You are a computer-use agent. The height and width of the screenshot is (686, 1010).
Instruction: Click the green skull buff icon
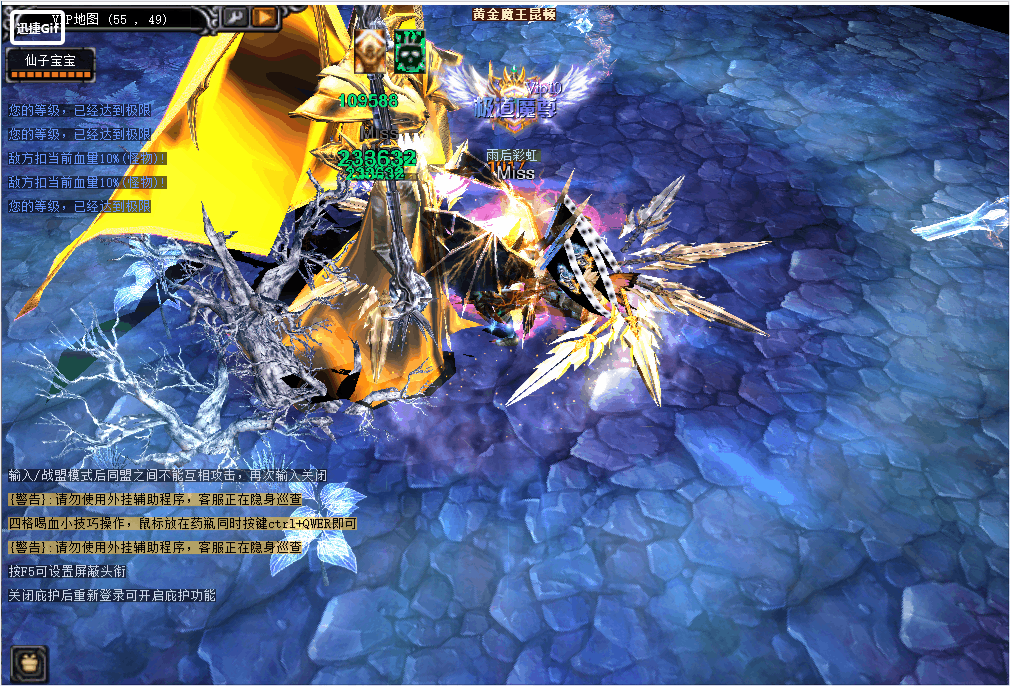[x=409, y=51]
